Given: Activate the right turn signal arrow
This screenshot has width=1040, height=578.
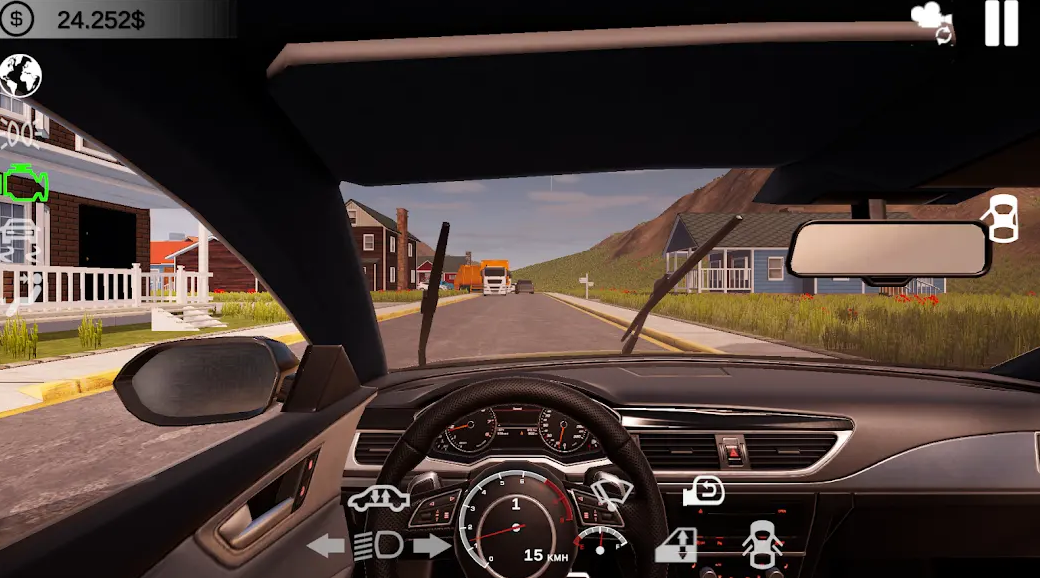Looking at the screenshot, I should pyautogui.click(x=432, y=546).
